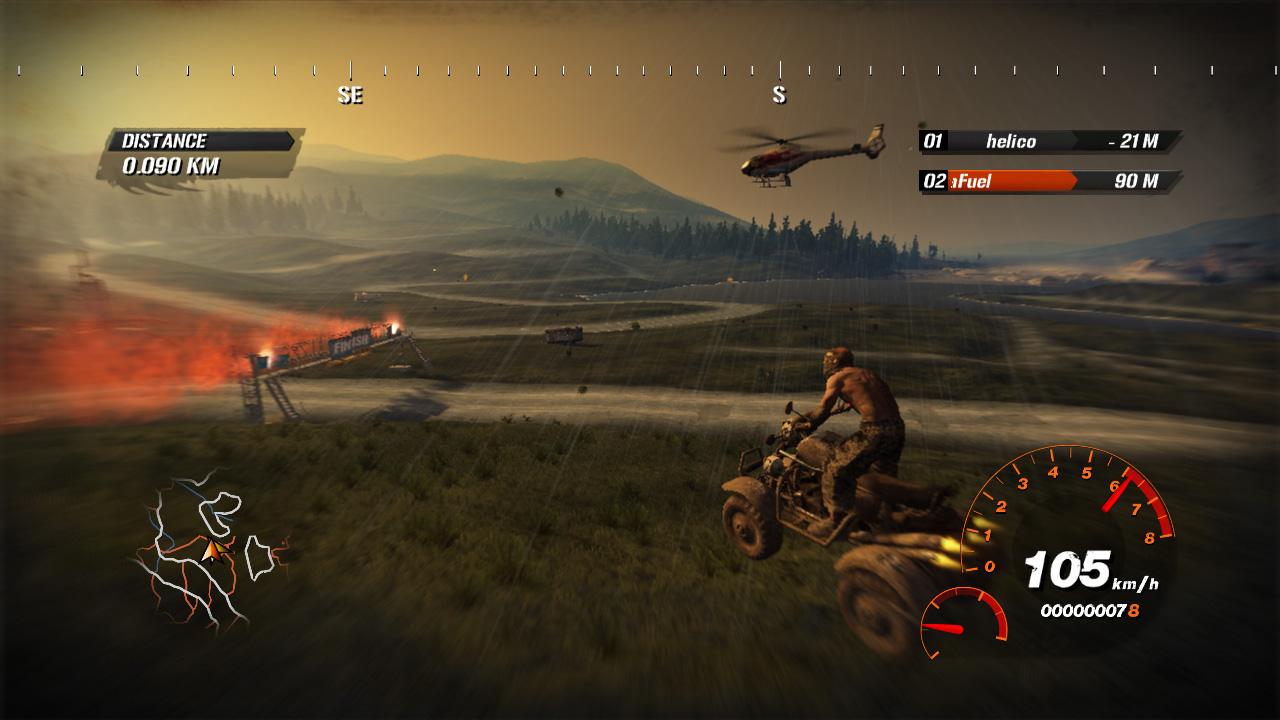Select the helico row in standings

(x=1049, y=141)
